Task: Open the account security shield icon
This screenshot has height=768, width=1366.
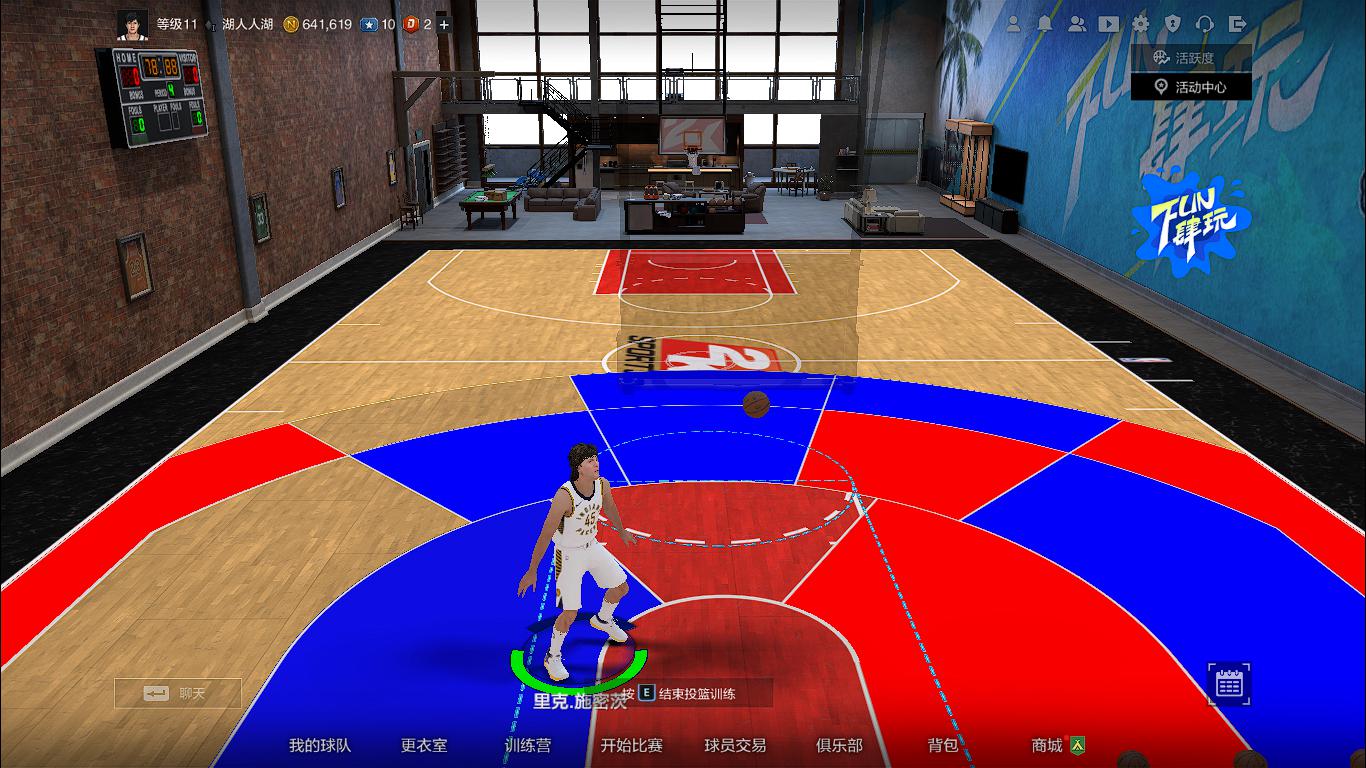Action: 1173,23
